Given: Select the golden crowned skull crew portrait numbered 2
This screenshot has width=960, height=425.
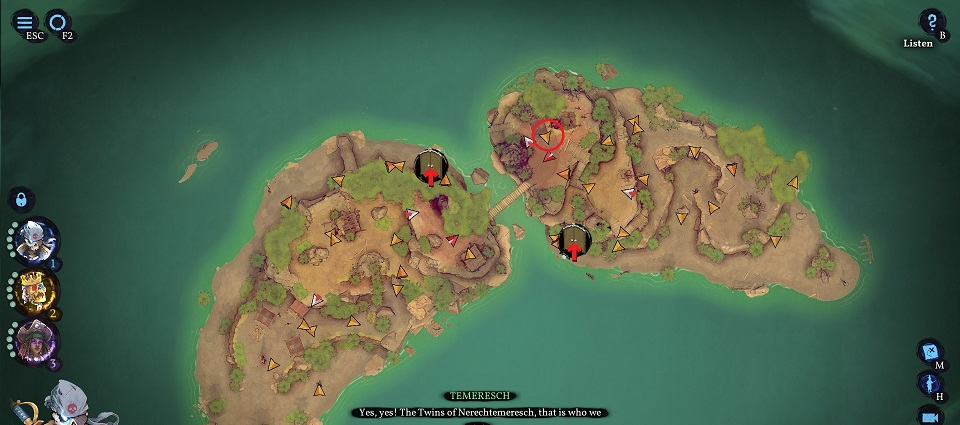Looking at the screenshot, I should (x=37, y=290).
